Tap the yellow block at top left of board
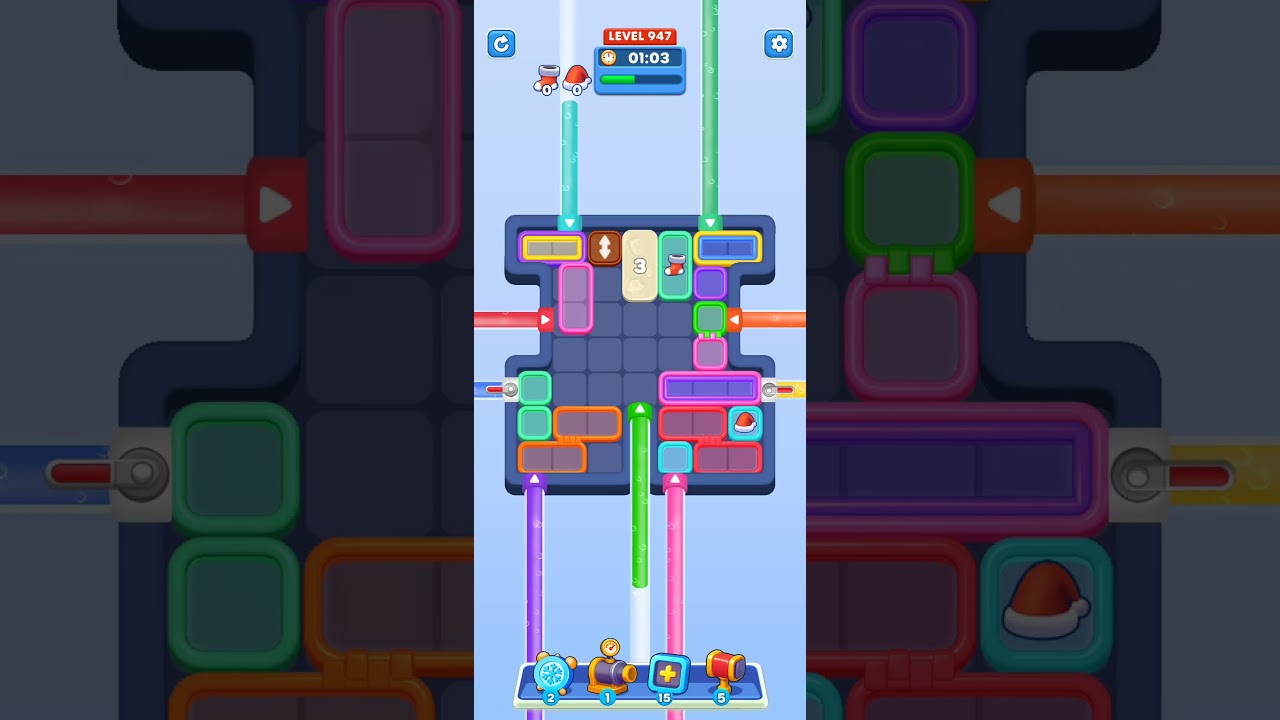Viewport: 1280px width, 720px height. coord(551,246)
